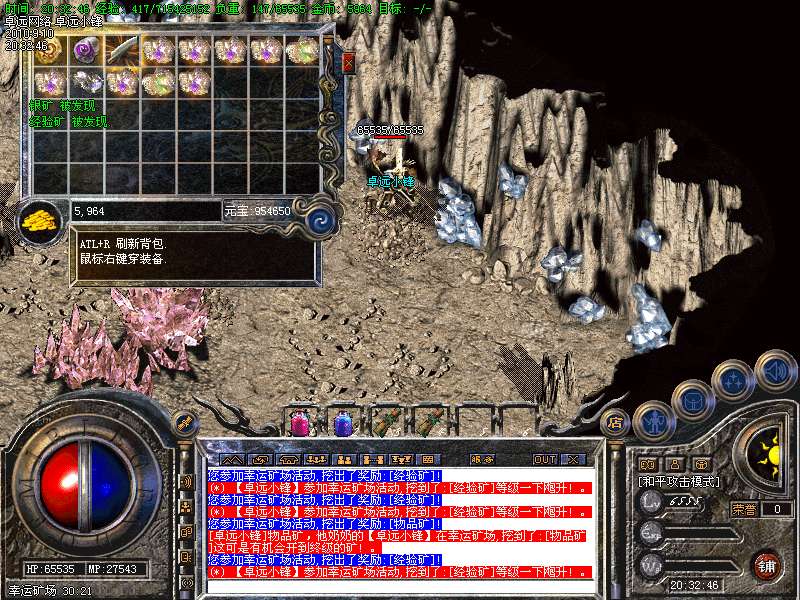The width and height of the screenshot is (800, 600).
Task: Switch the 和平攻击模式 attack mode
Action: coord(680,481)
